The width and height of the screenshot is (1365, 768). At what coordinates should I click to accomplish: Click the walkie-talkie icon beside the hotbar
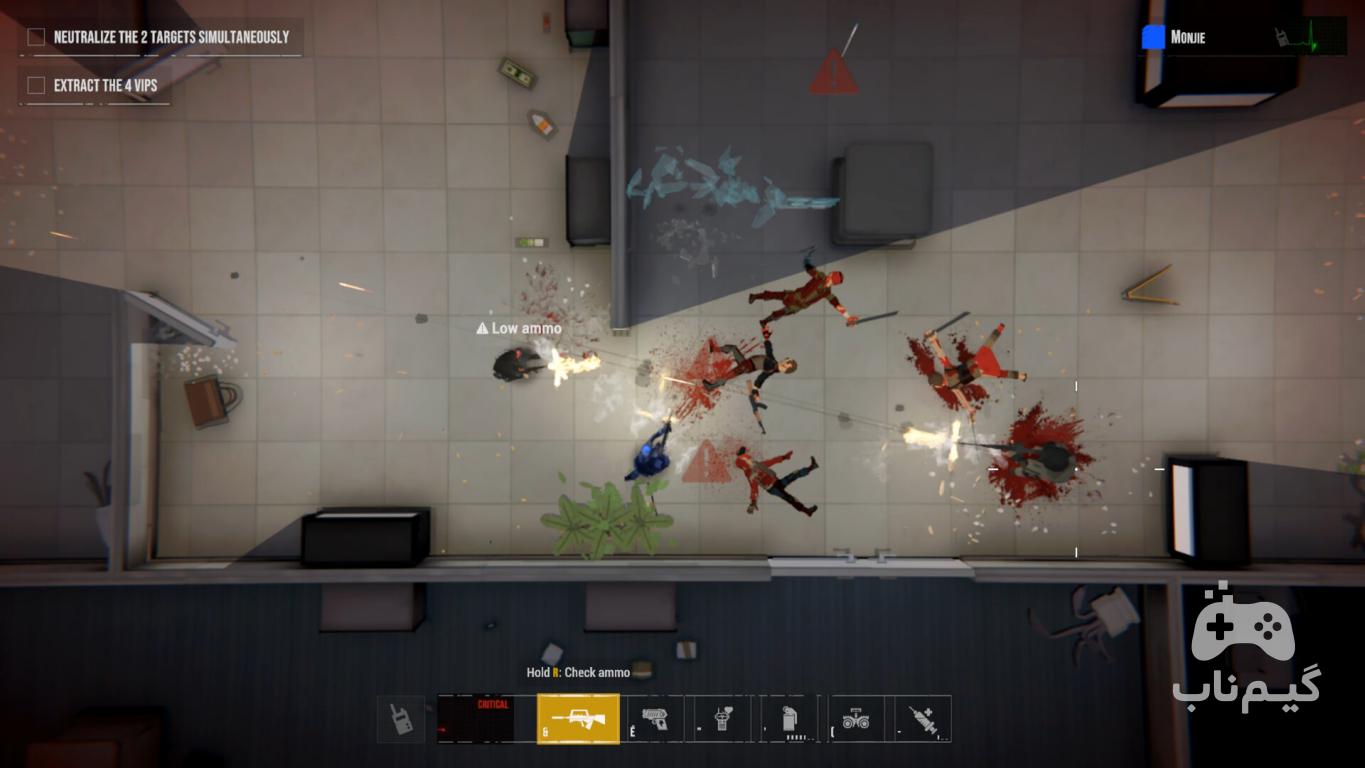coord(401,718)
